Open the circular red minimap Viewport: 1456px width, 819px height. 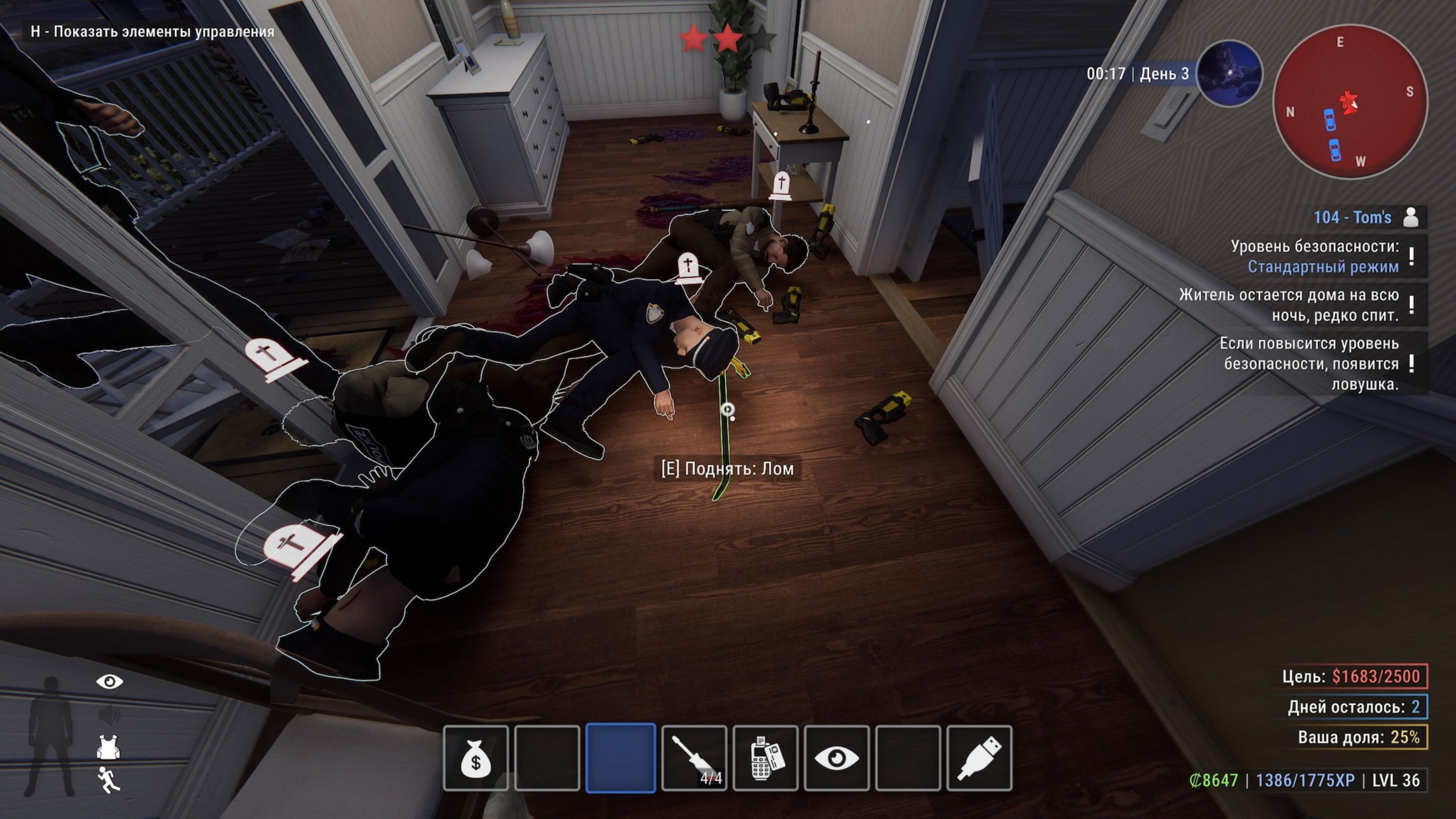pos(1350,102)
